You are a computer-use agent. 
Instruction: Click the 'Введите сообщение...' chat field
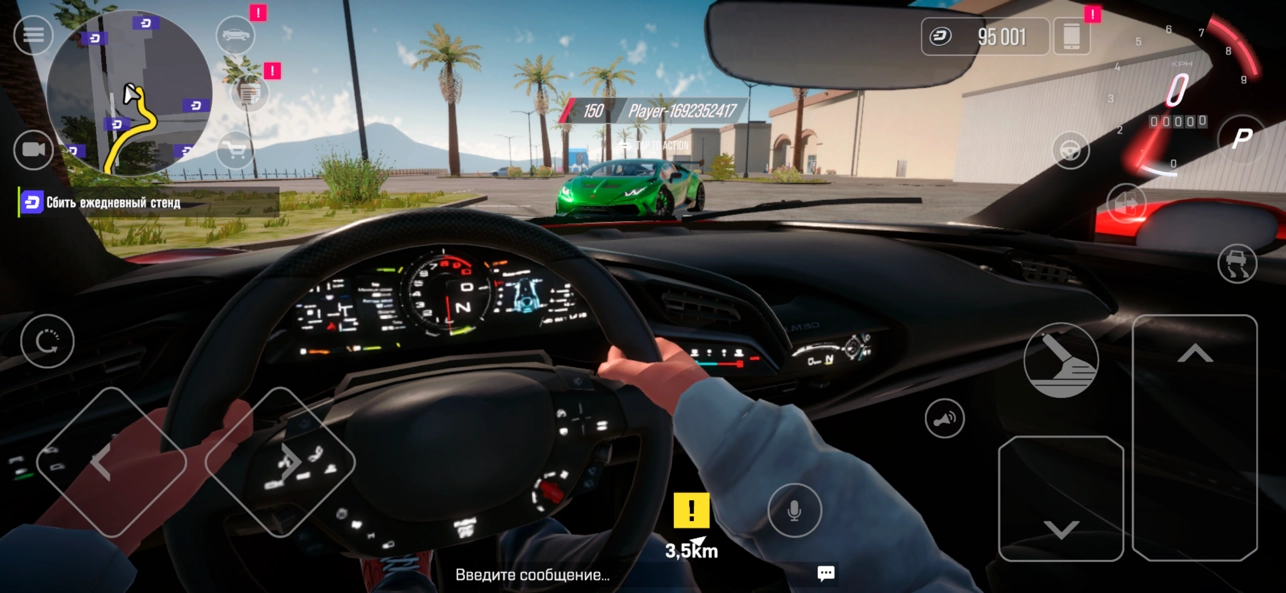point(532,575)
